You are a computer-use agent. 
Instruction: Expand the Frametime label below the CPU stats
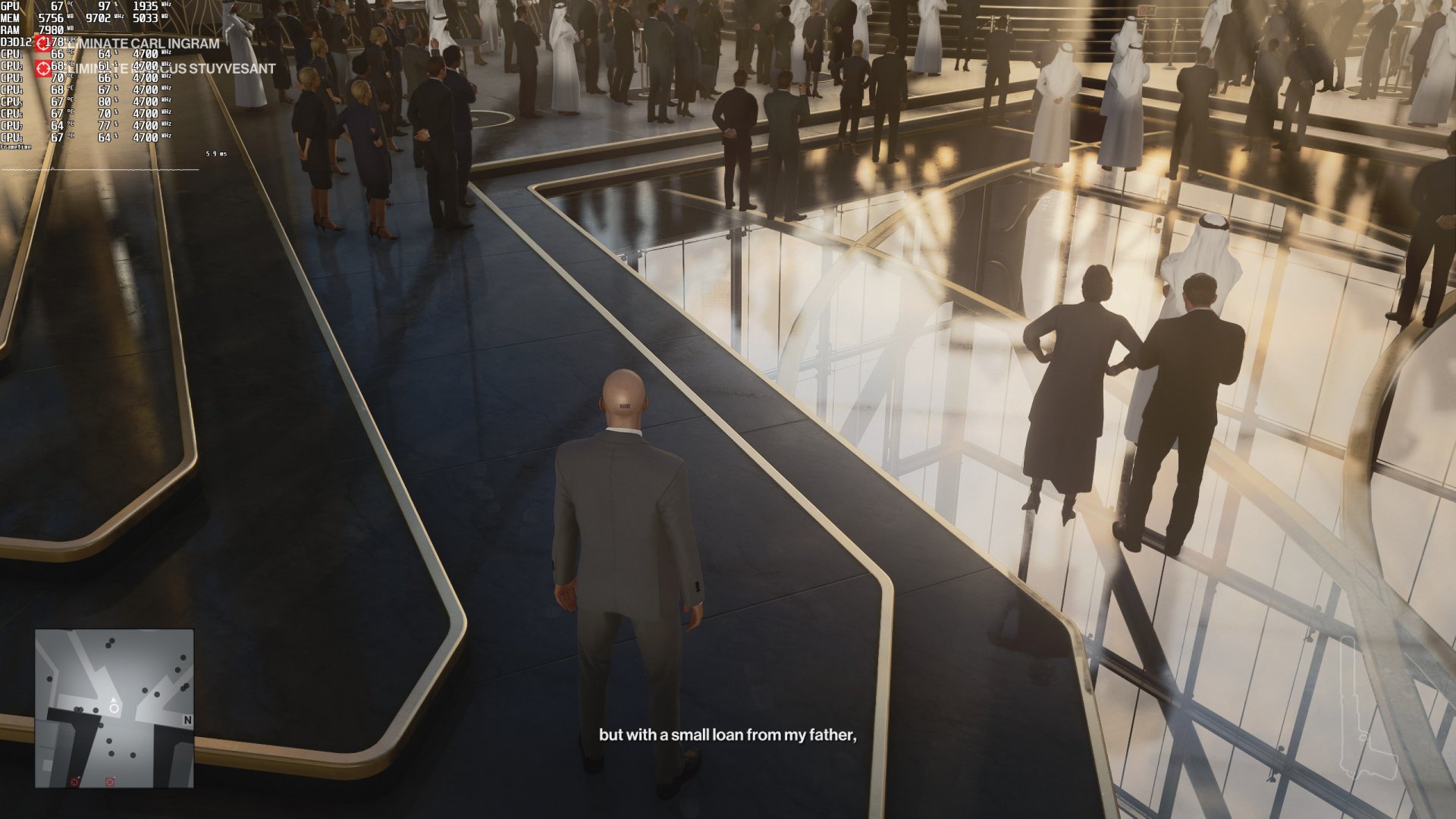coord(15,146)
